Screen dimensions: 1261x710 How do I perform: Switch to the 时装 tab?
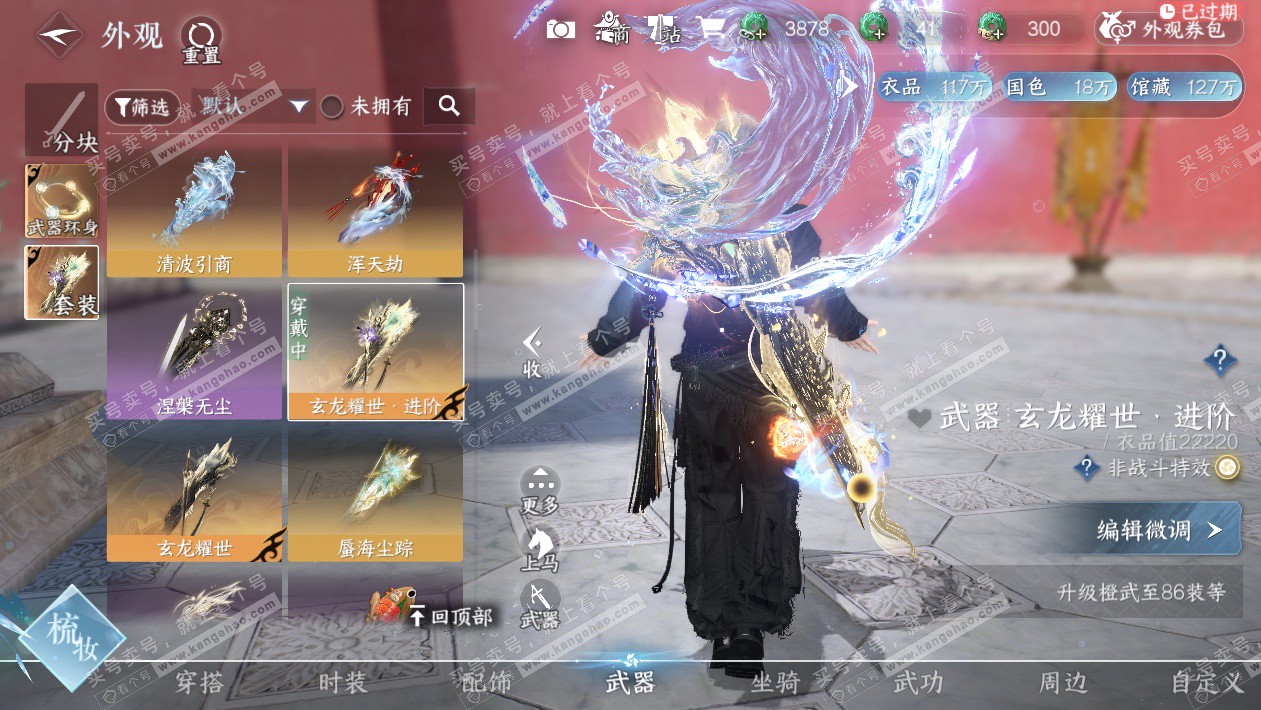(x=343, y=683)
